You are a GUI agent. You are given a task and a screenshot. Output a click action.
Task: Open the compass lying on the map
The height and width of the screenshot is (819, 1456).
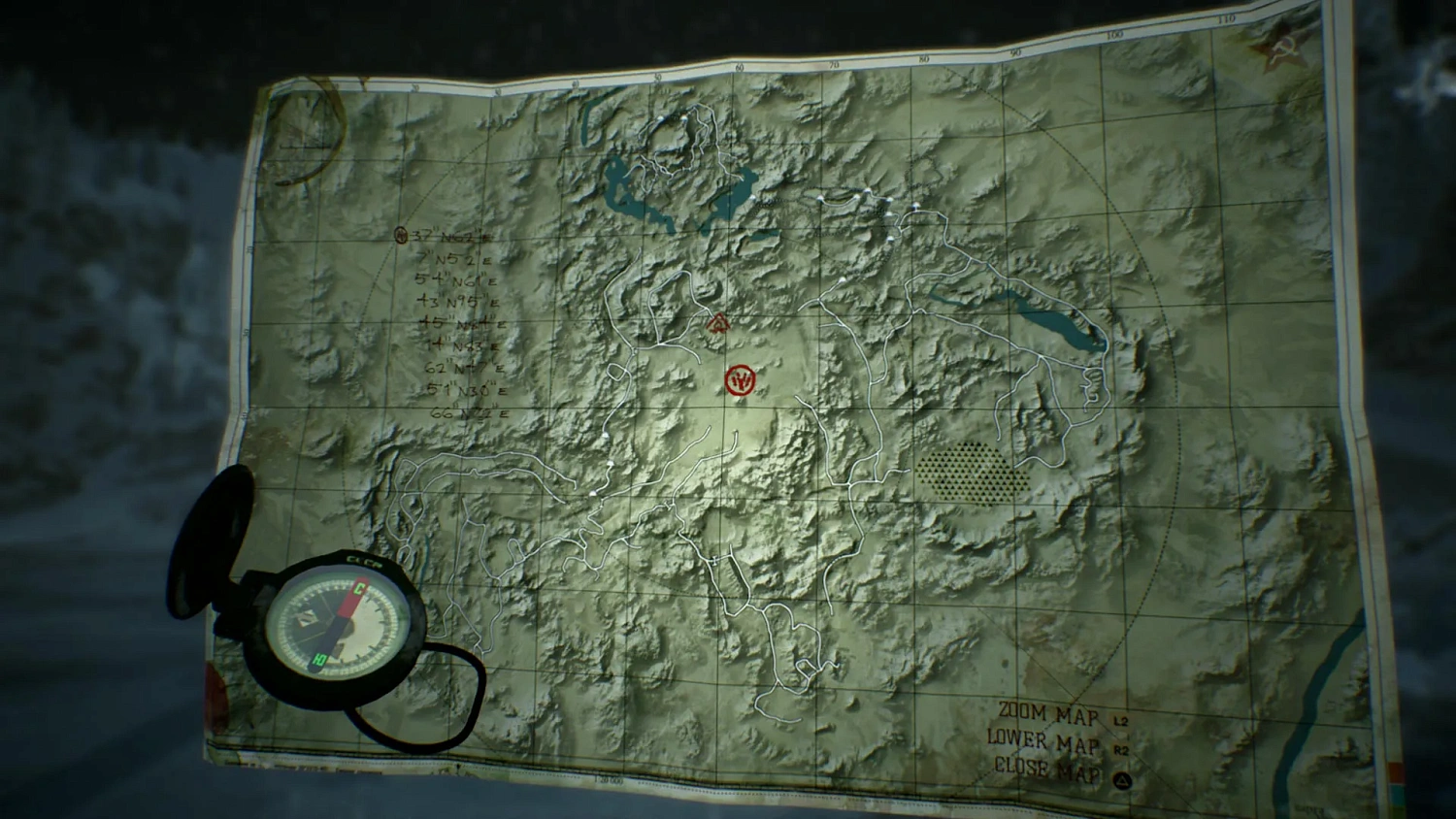(x=341, y=626)
